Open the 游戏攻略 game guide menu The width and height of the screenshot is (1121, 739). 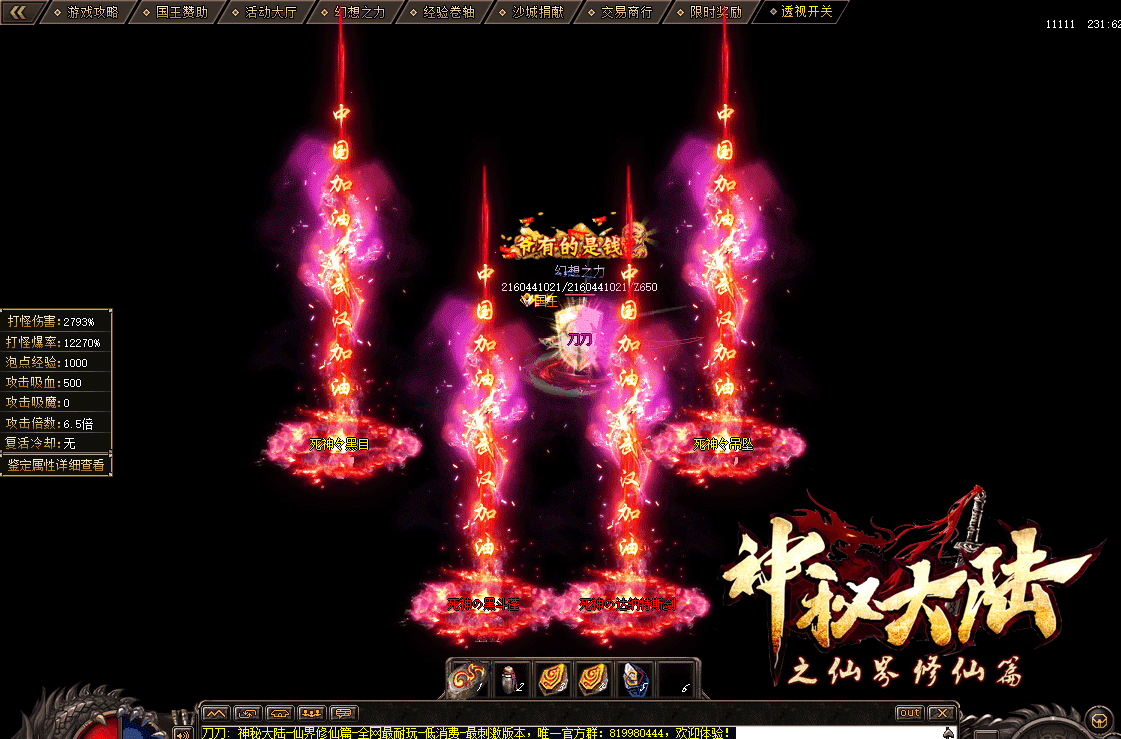[x=92, y=12]
